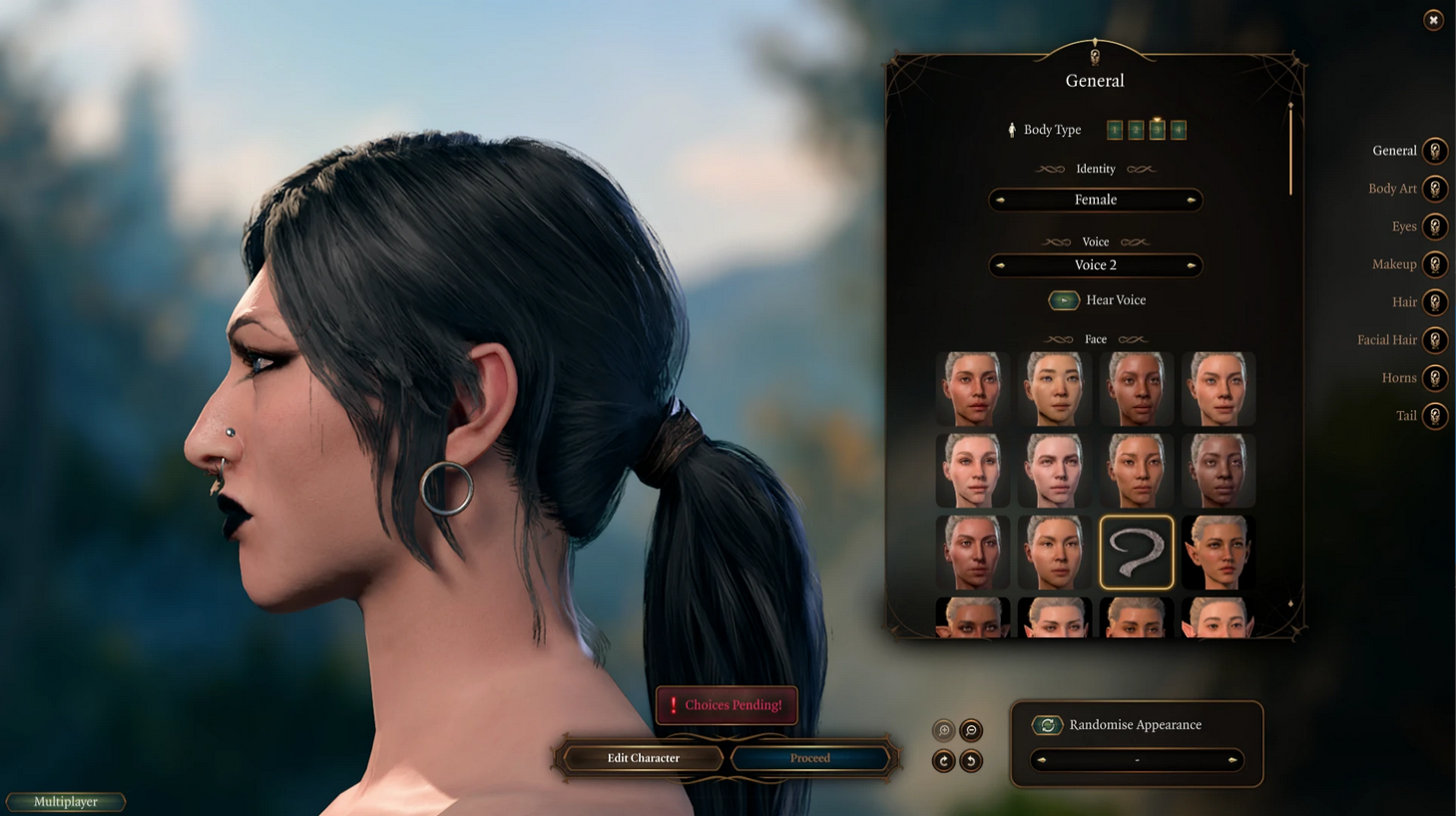Switch to Body Type 4
1456x816 pixels.
[1178, 129]
